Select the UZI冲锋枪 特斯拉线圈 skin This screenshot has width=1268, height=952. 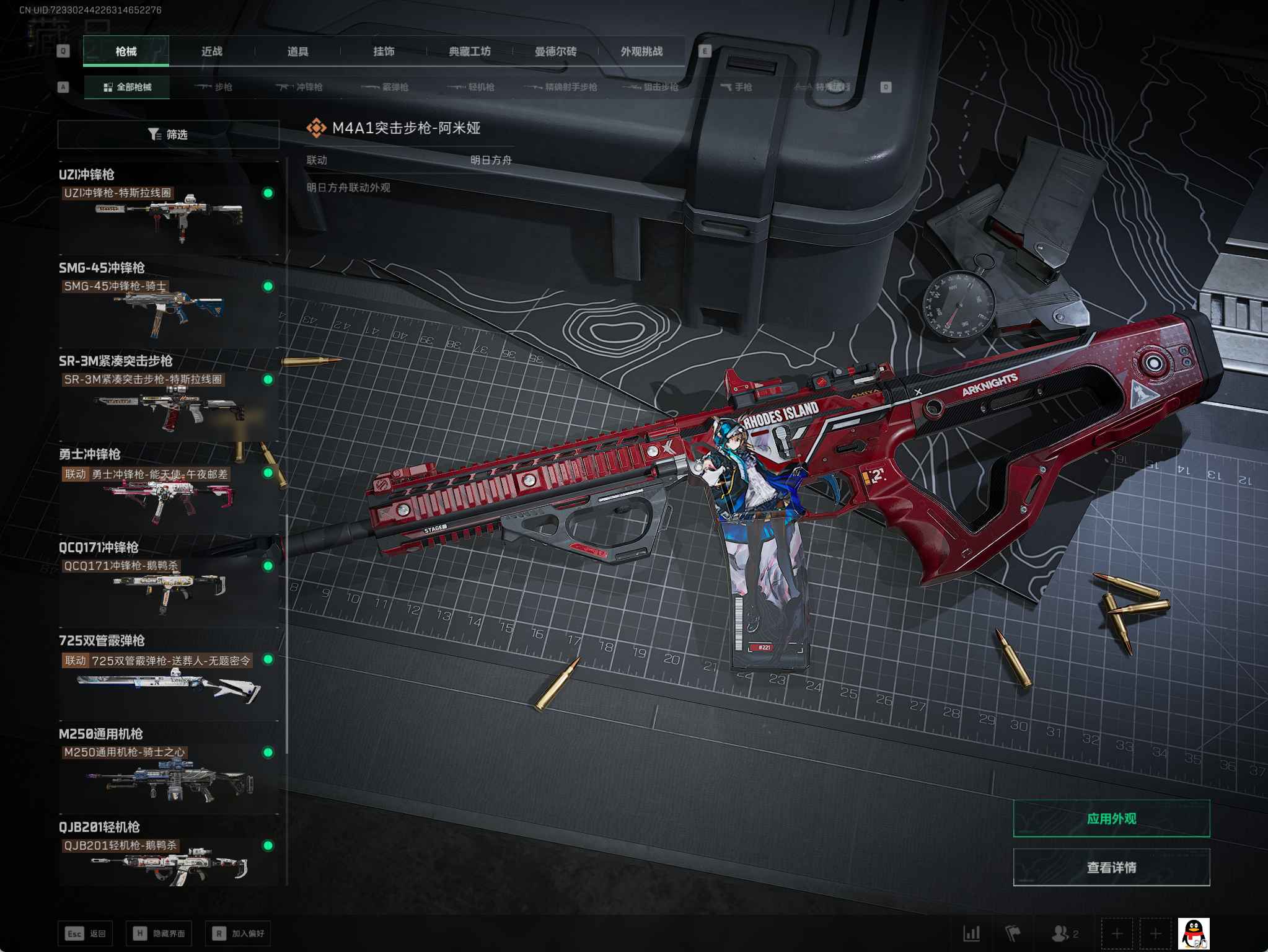(x=169, y=214)
